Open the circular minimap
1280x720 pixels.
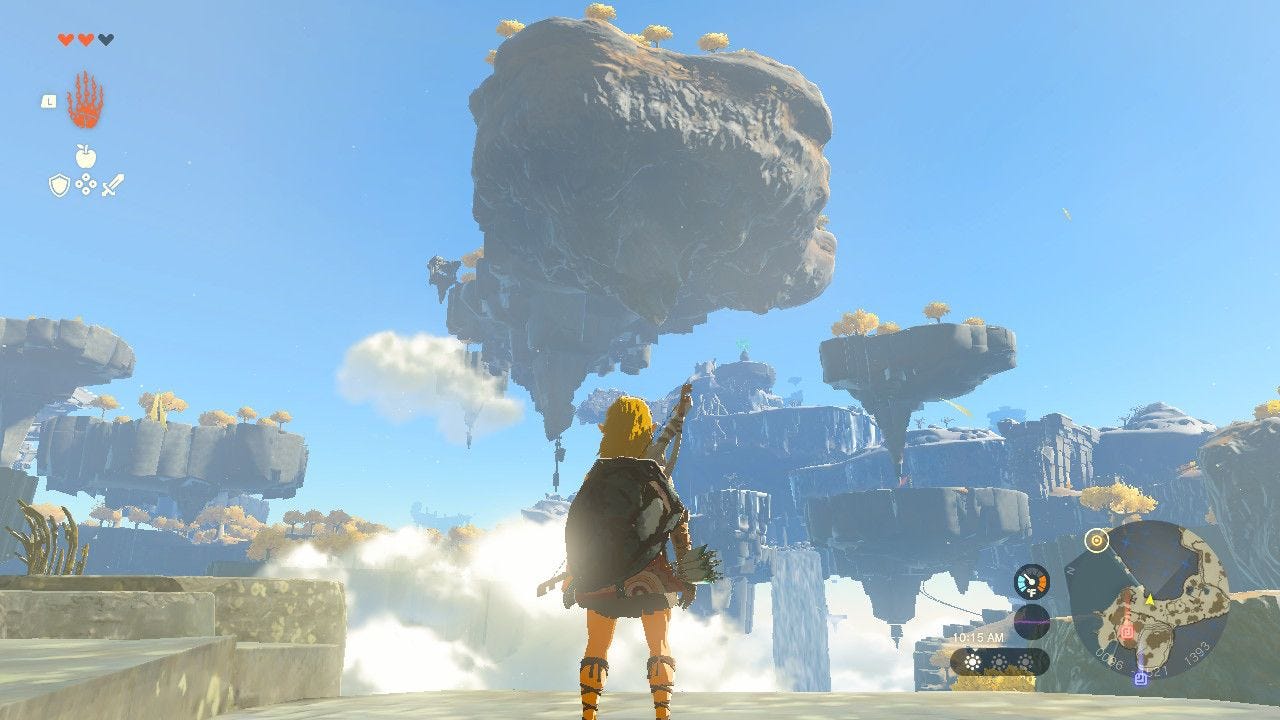click(1148, 600)
